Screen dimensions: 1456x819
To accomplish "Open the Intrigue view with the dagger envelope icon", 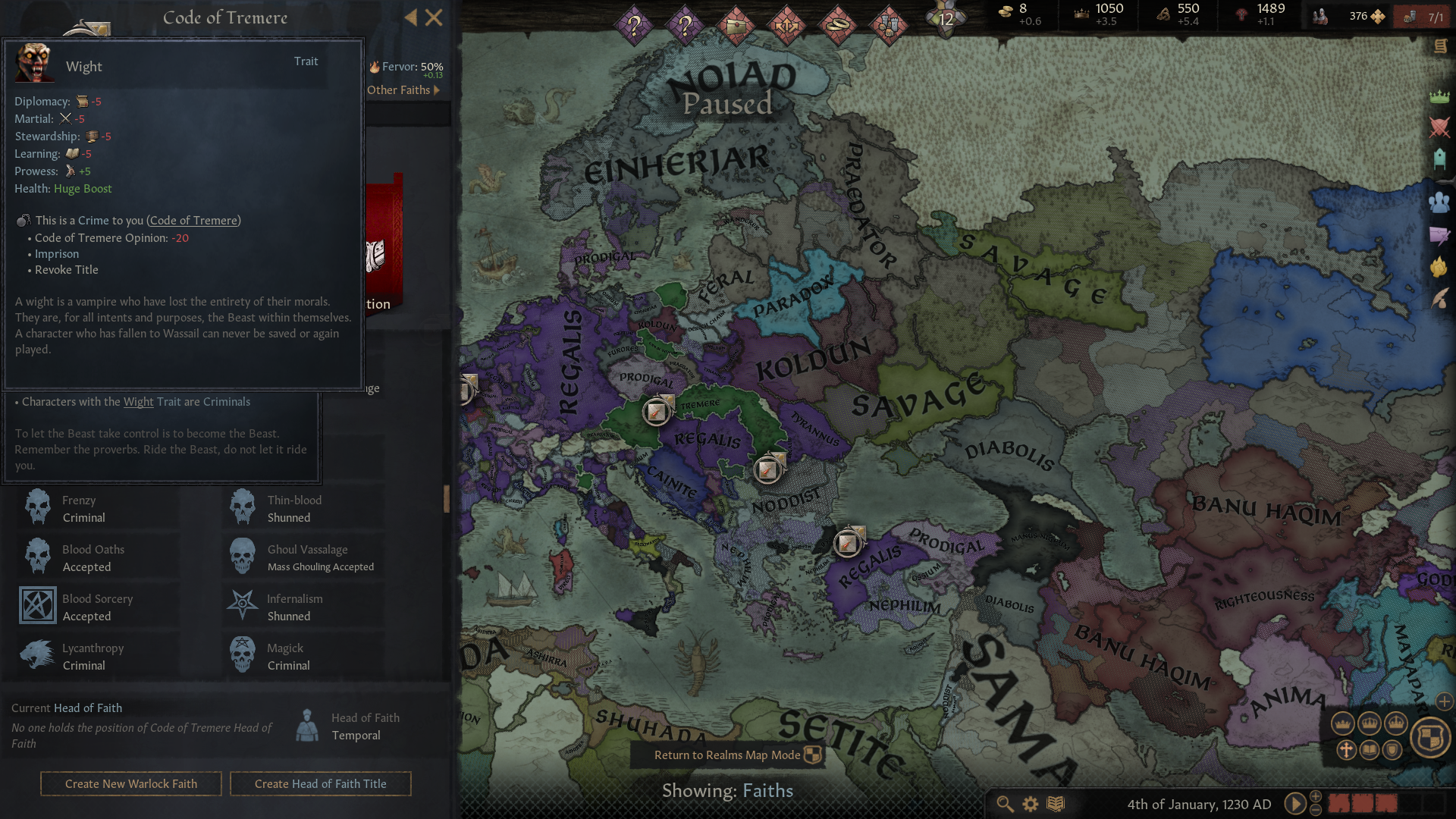I will [1439, 234].
